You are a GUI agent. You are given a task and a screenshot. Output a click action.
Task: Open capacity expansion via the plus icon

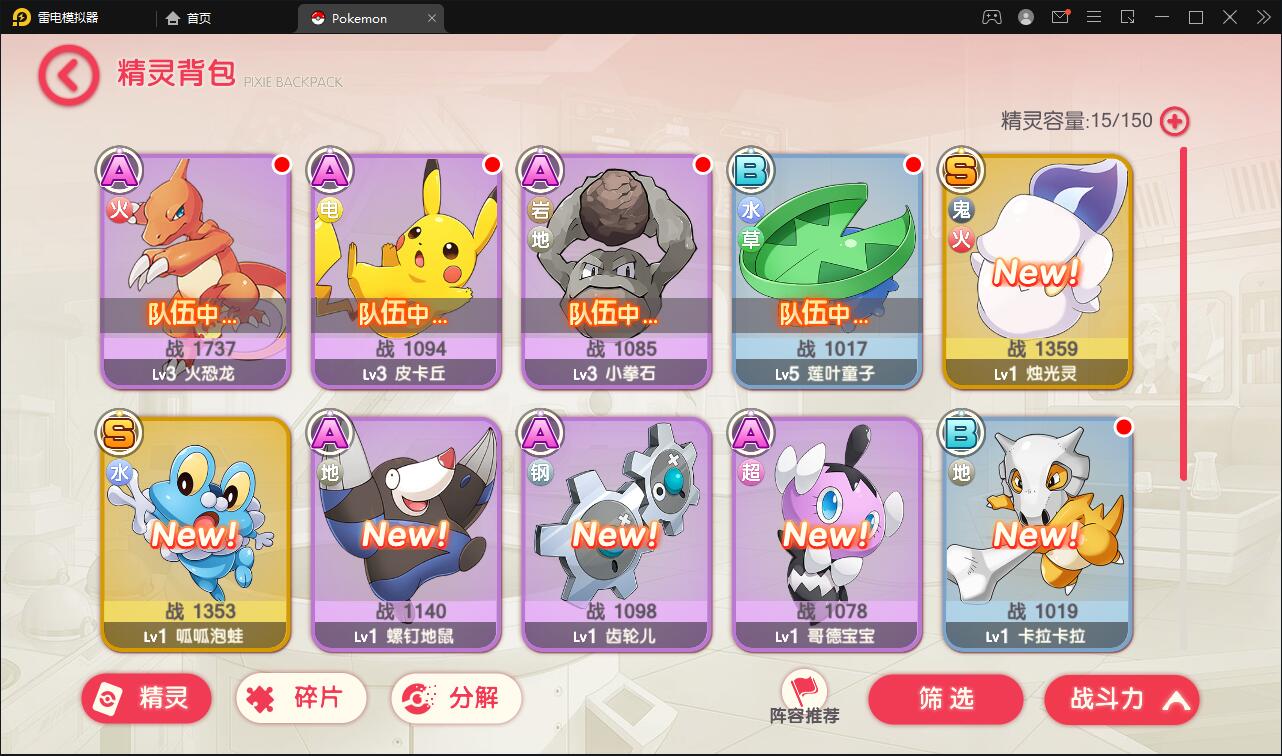[1172, 121]
